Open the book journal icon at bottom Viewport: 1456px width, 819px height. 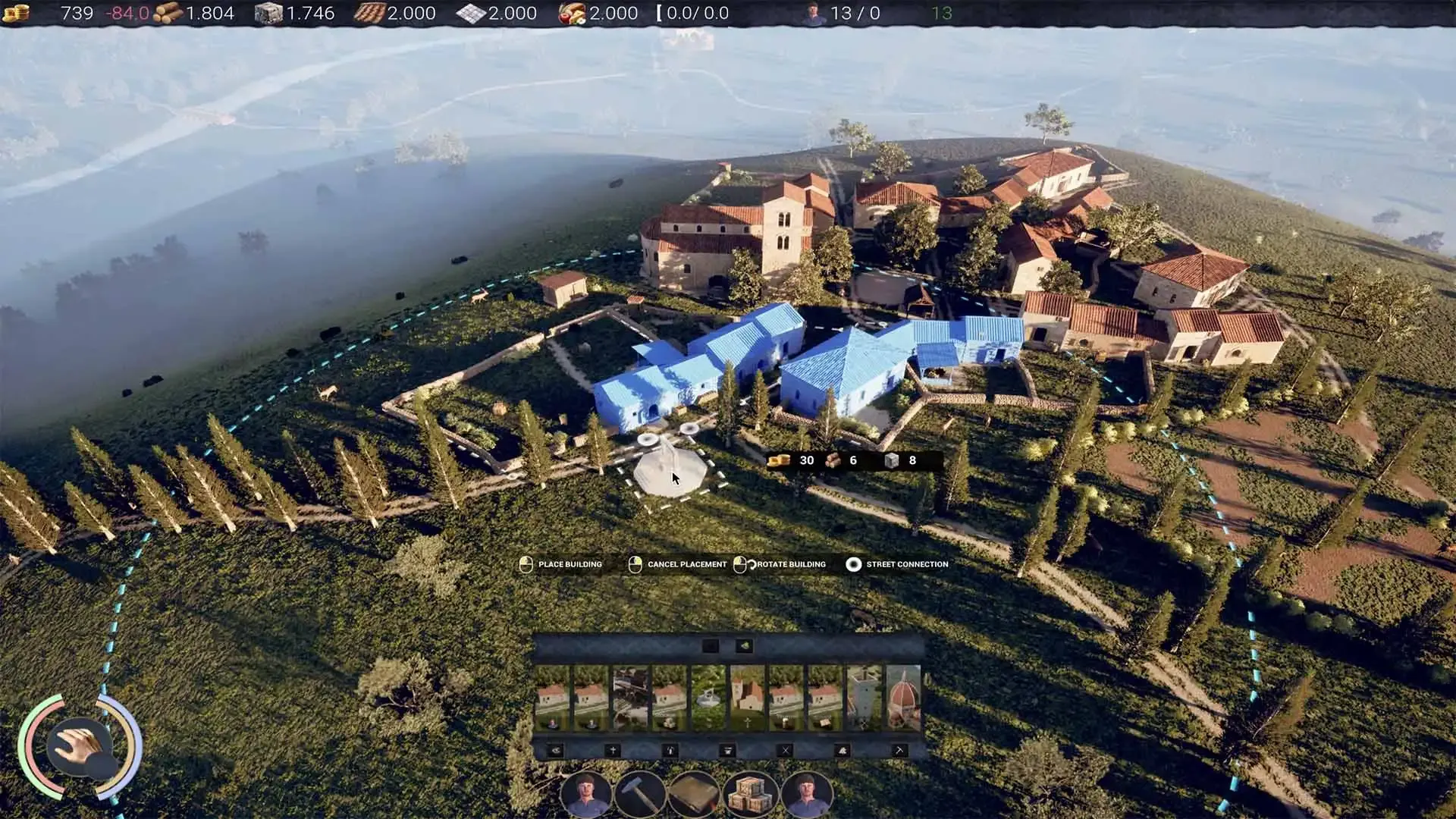tap(694, 795)
